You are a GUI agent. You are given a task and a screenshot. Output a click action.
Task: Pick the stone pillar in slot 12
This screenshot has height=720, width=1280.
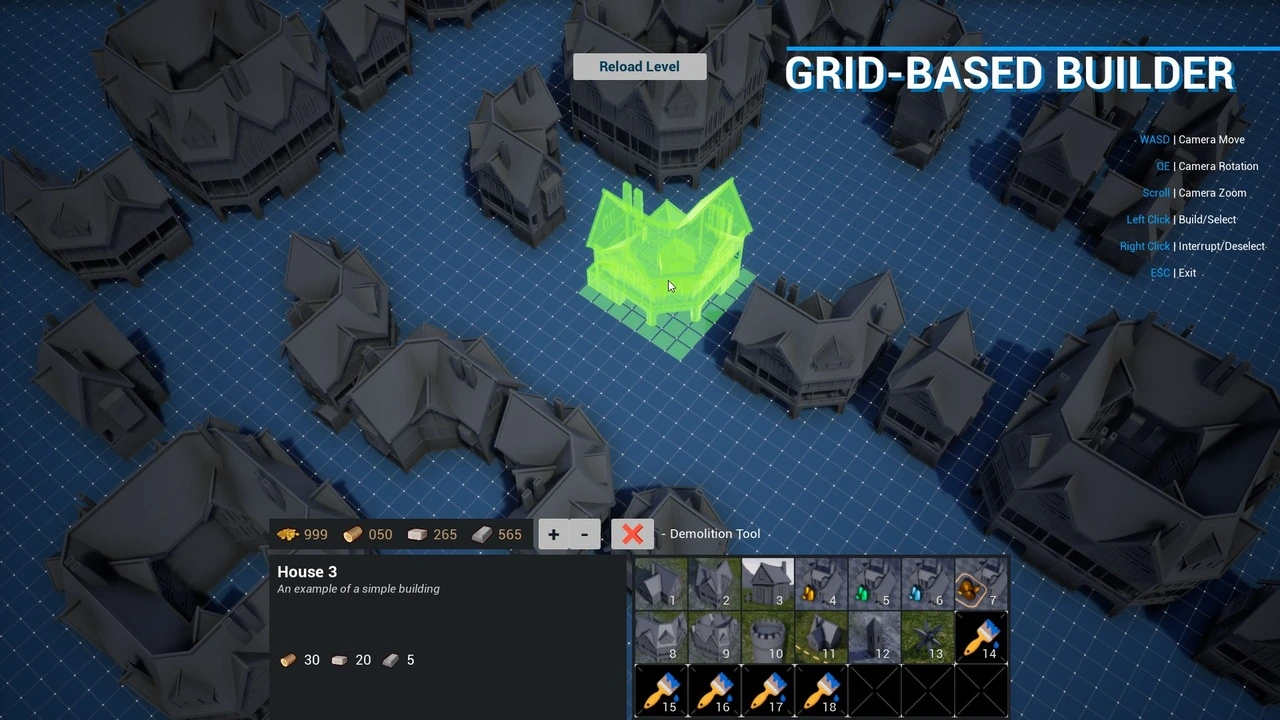[874, 637]
